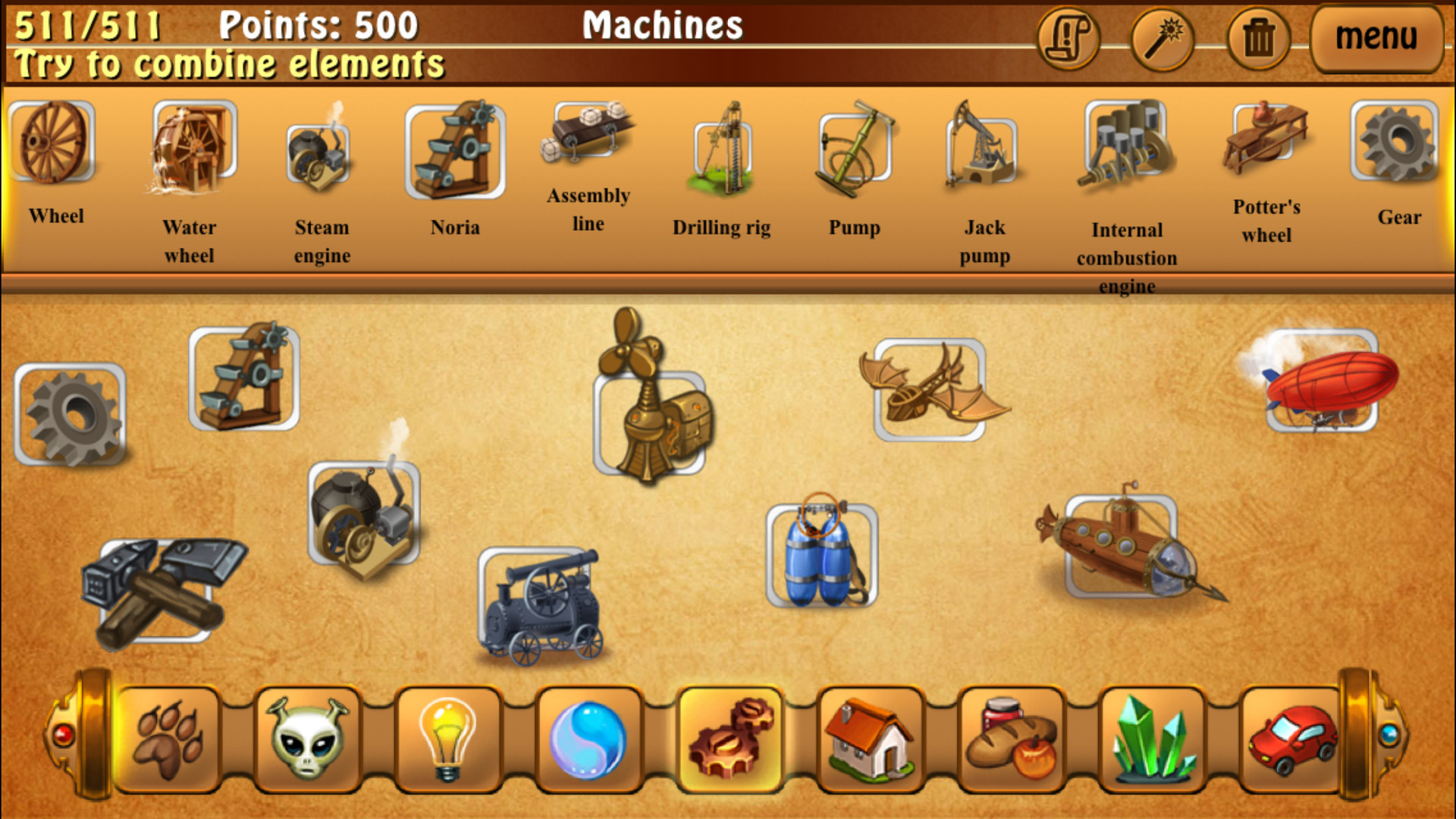Switch to the Houses category
Screen dimensions: 1456x819
point(871,739)
